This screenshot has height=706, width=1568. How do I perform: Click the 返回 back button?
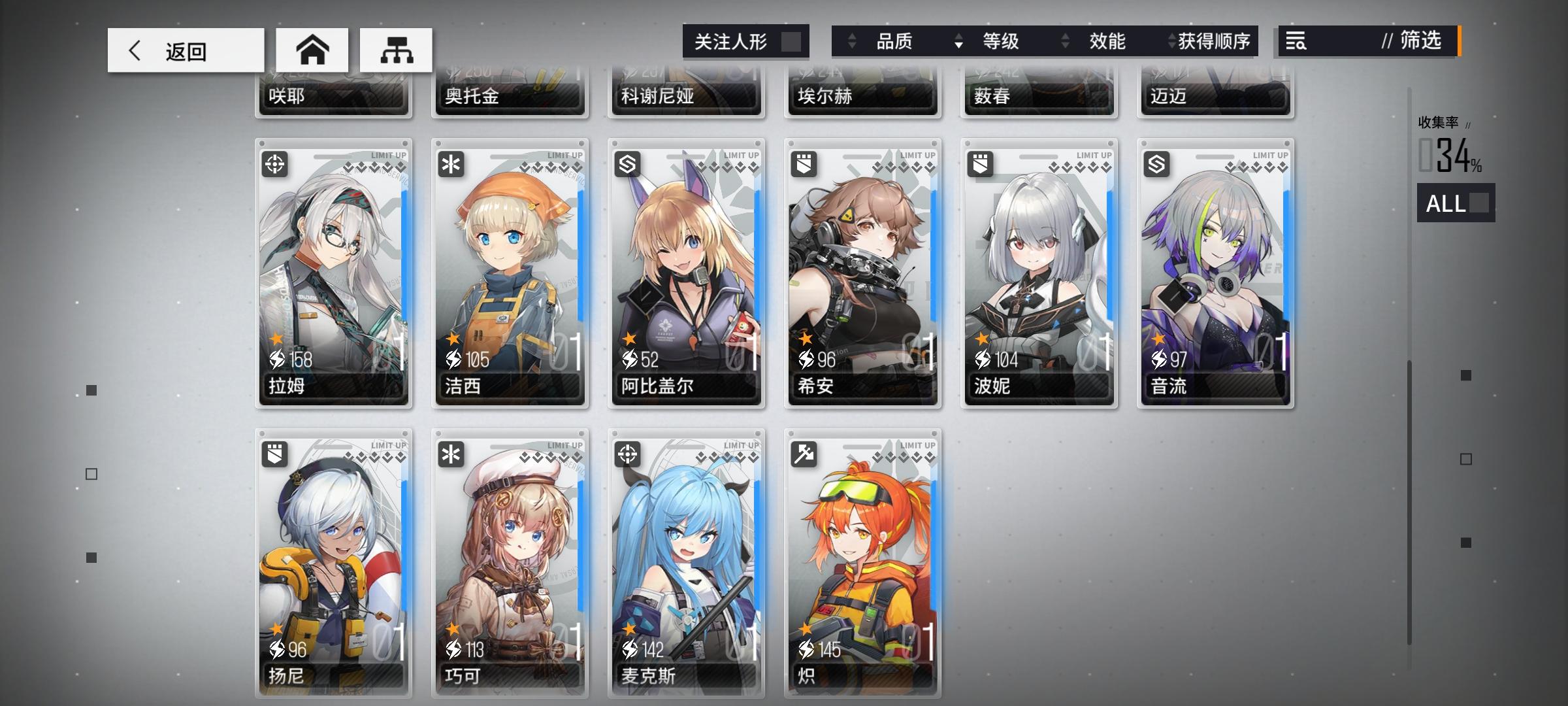pos(185,50)
